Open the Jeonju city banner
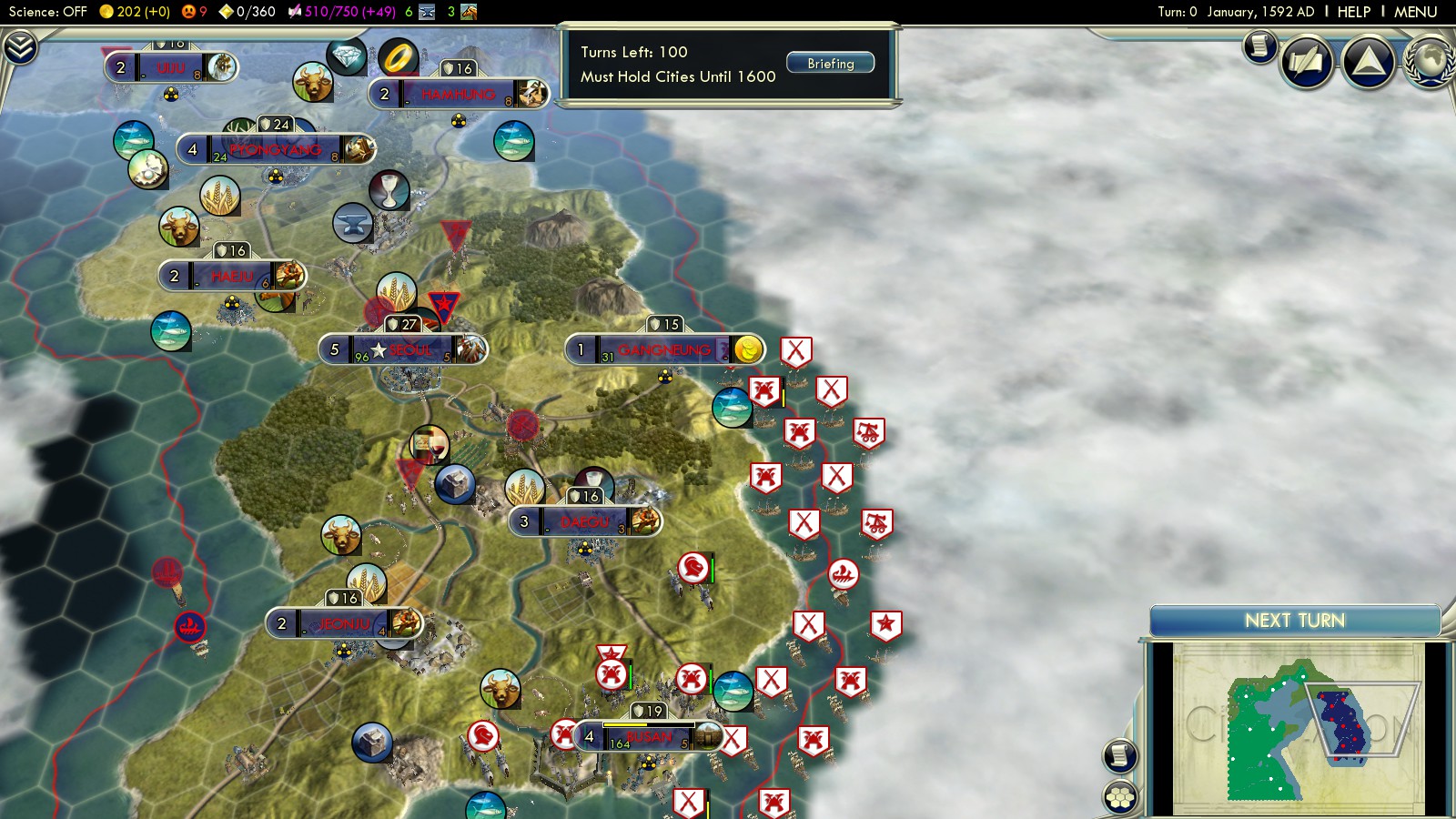This screenshot has height=819, width=1456. pyautogui.click(x=344, y=623)
